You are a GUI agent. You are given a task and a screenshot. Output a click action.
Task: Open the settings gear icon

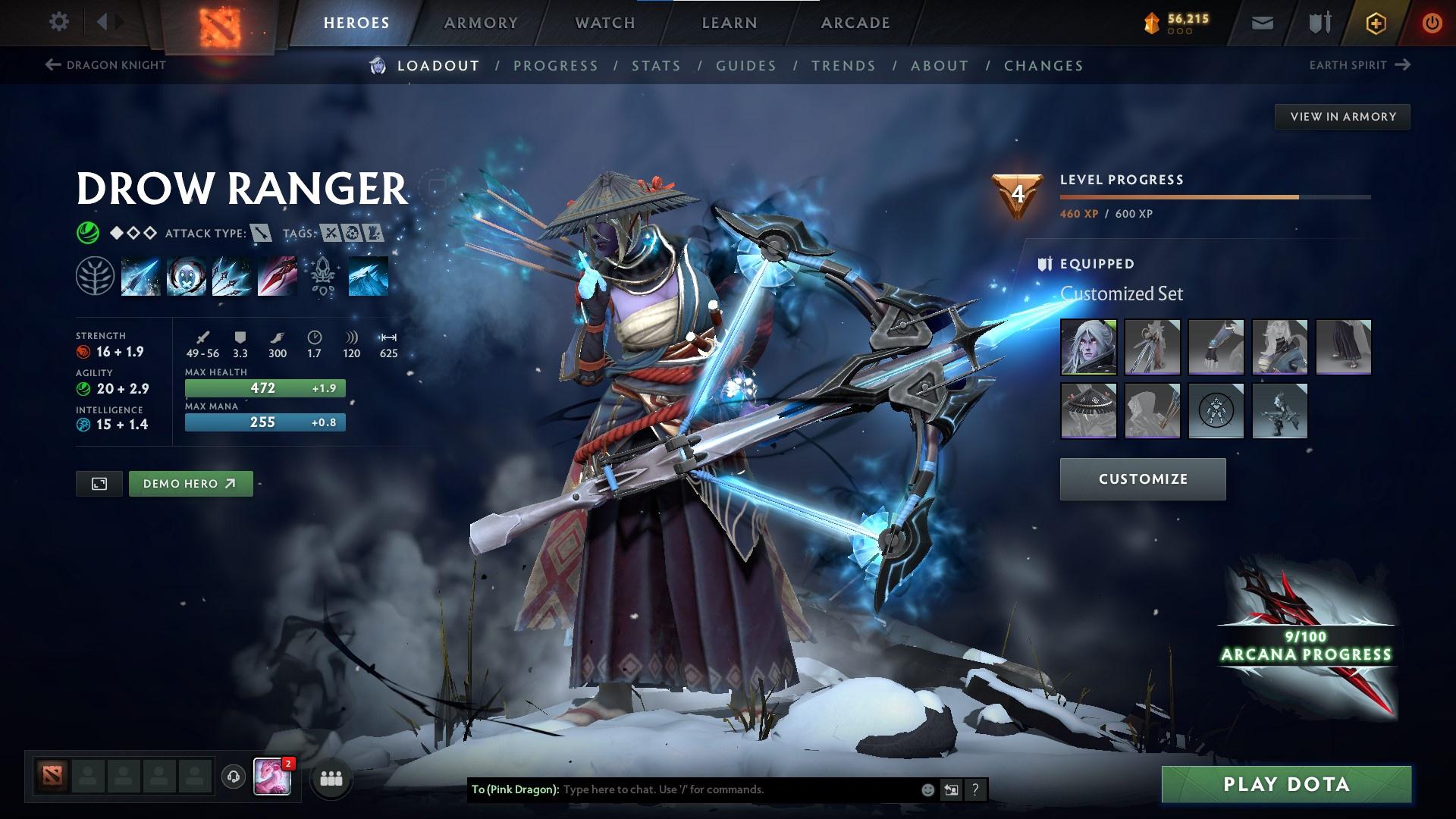[59, 22]
